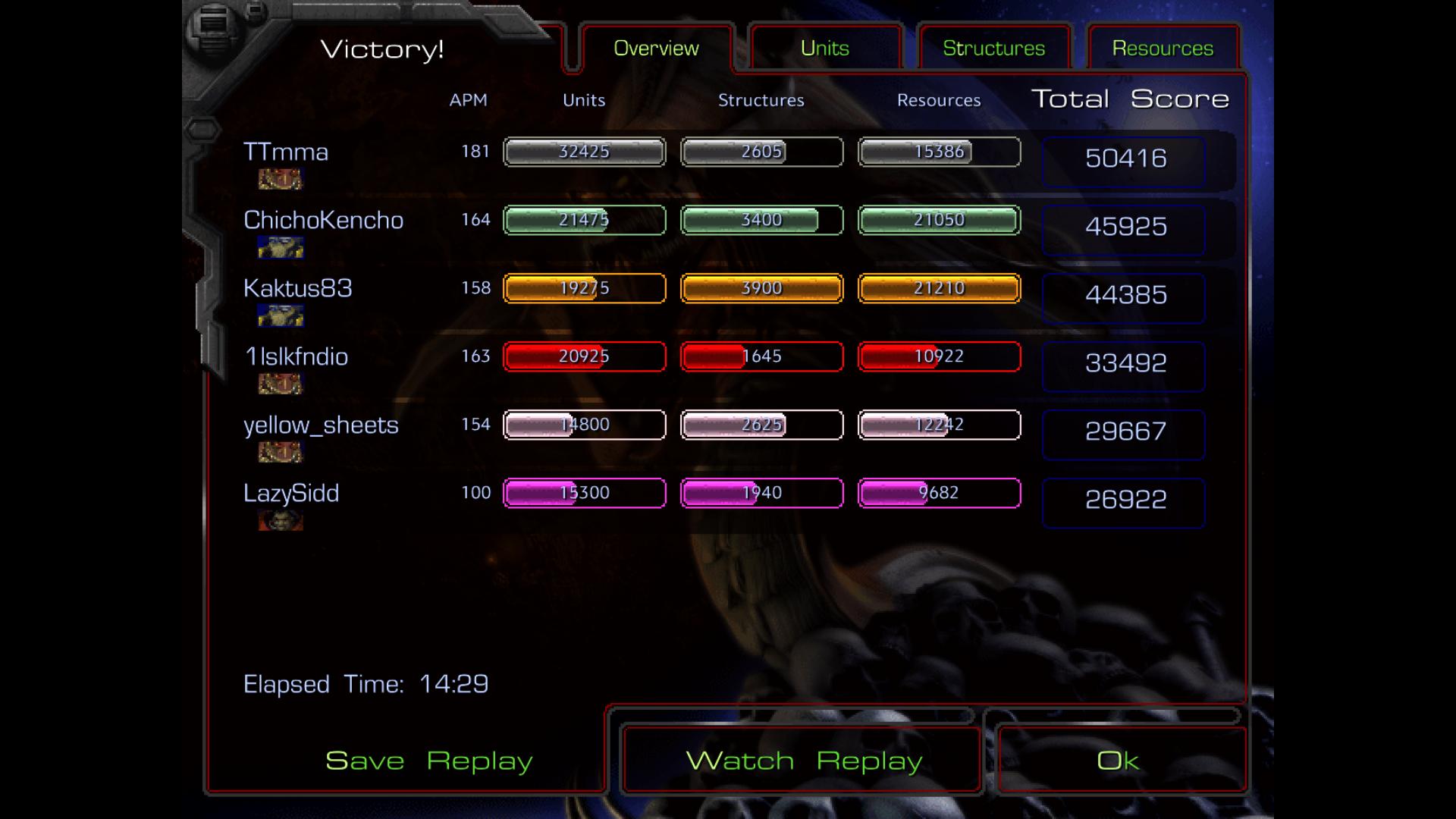
Task: Select player row TTmma
Action: (x=286, y=152)
